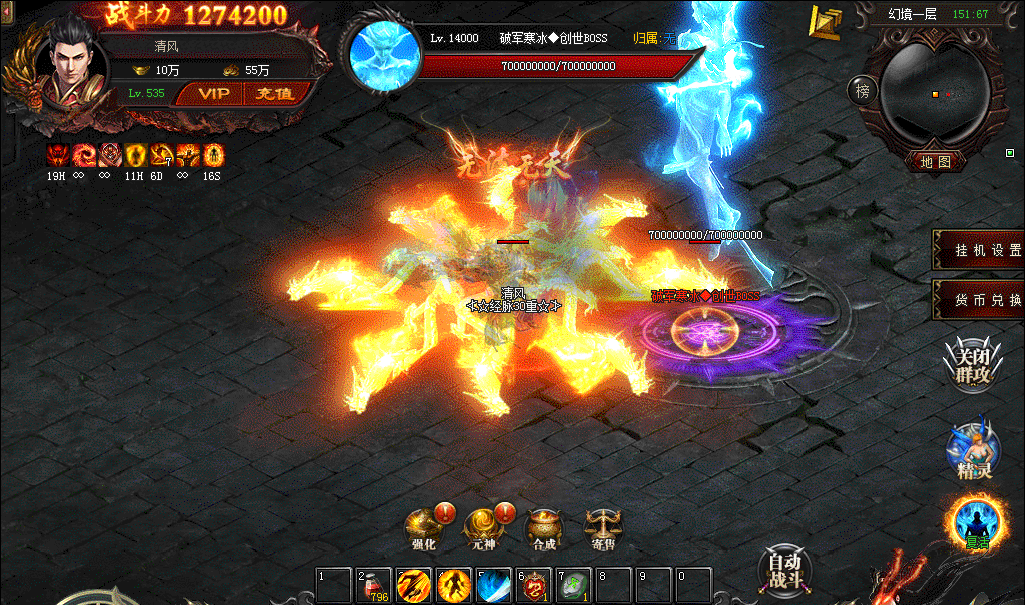1025x605 pixels.
Task: Use the red emblem item in slot 6
Action: point(533,585)
